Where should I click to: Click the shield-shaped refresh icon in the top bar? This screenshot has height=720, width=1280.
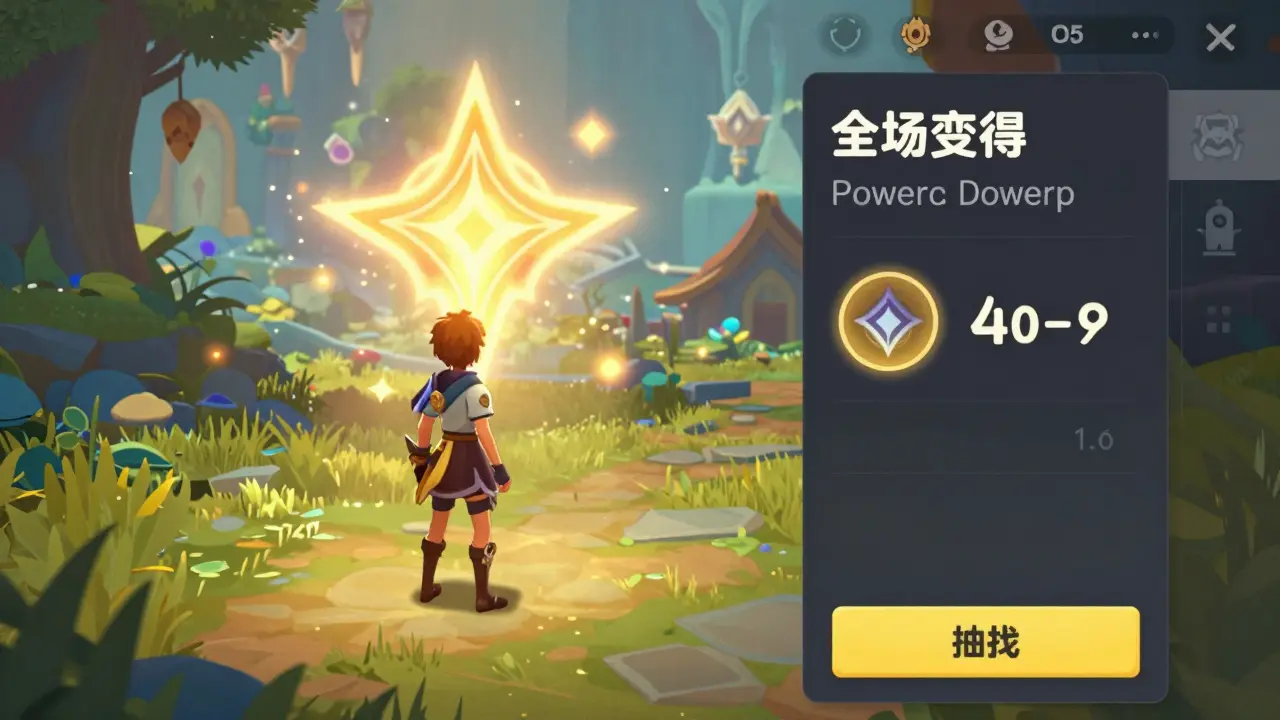(x=846, y=36)
